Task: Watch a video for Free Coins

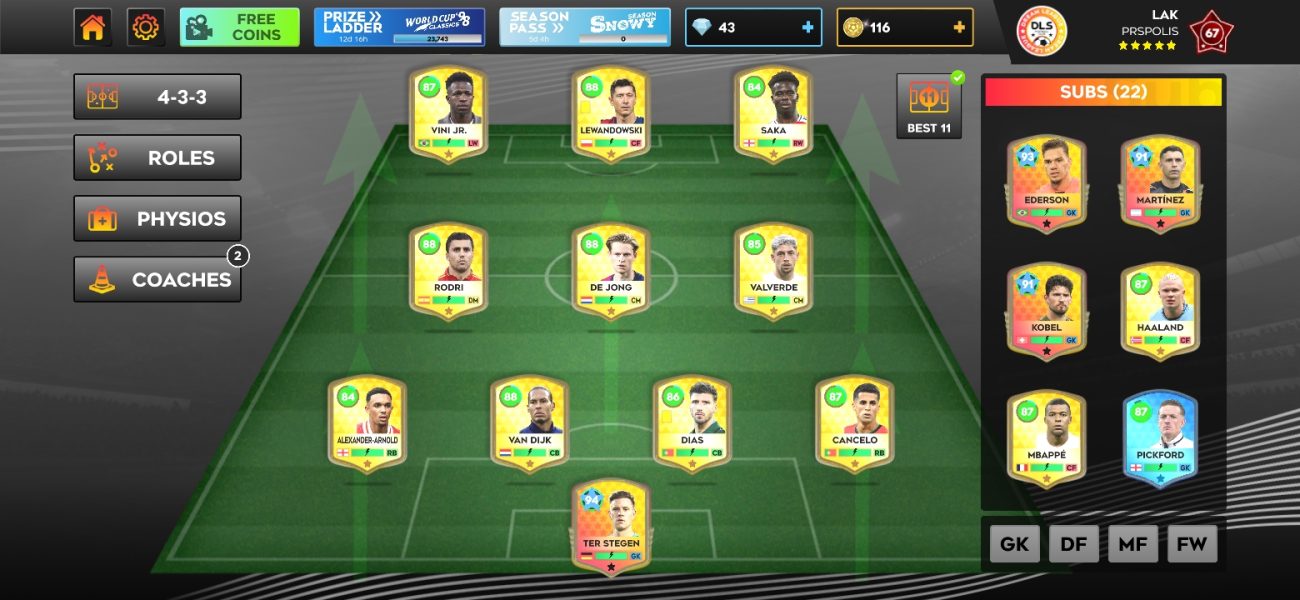Action: point(240,27)
